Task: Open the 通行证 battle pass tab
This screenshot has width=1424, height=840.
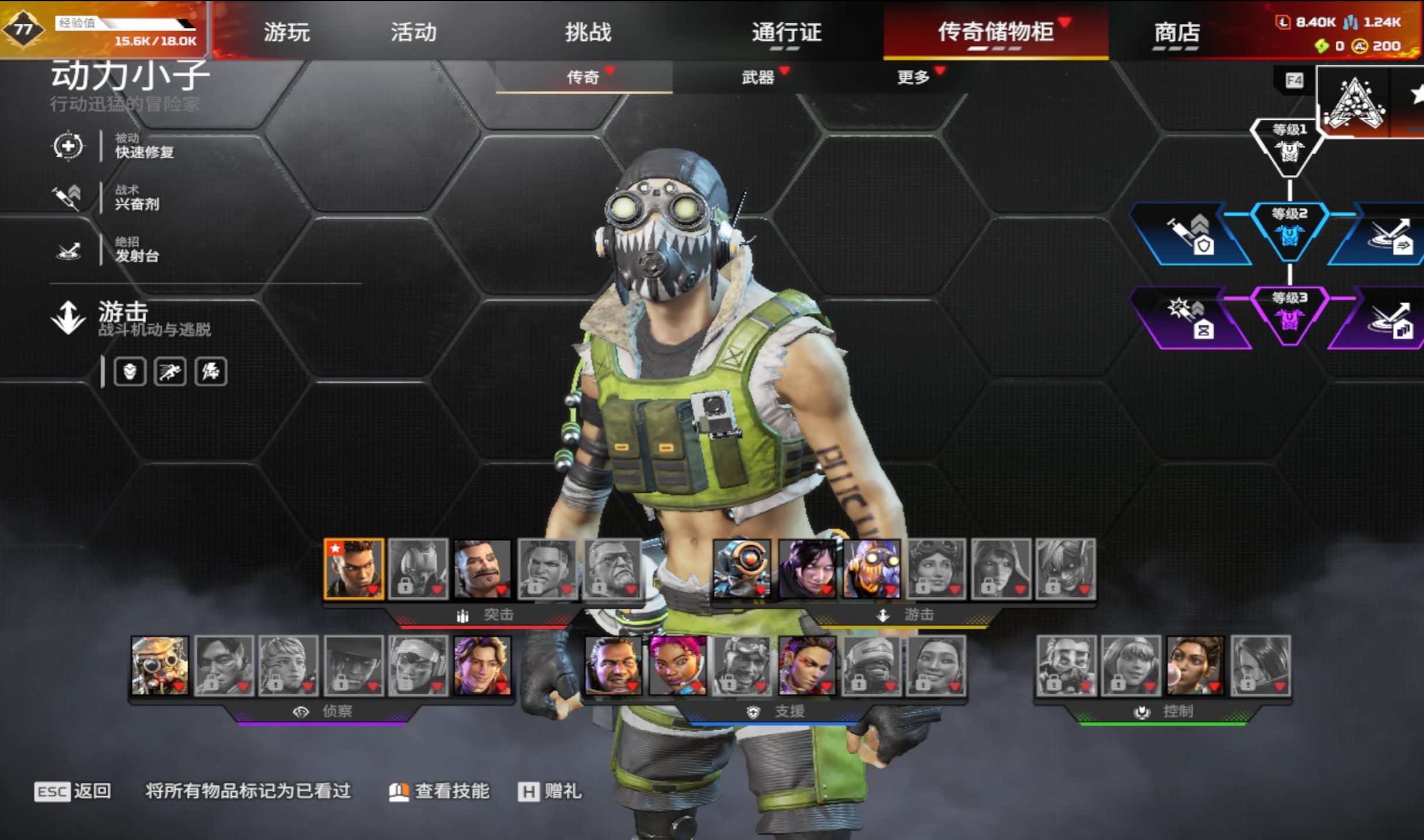Action: tap(786, 32)
